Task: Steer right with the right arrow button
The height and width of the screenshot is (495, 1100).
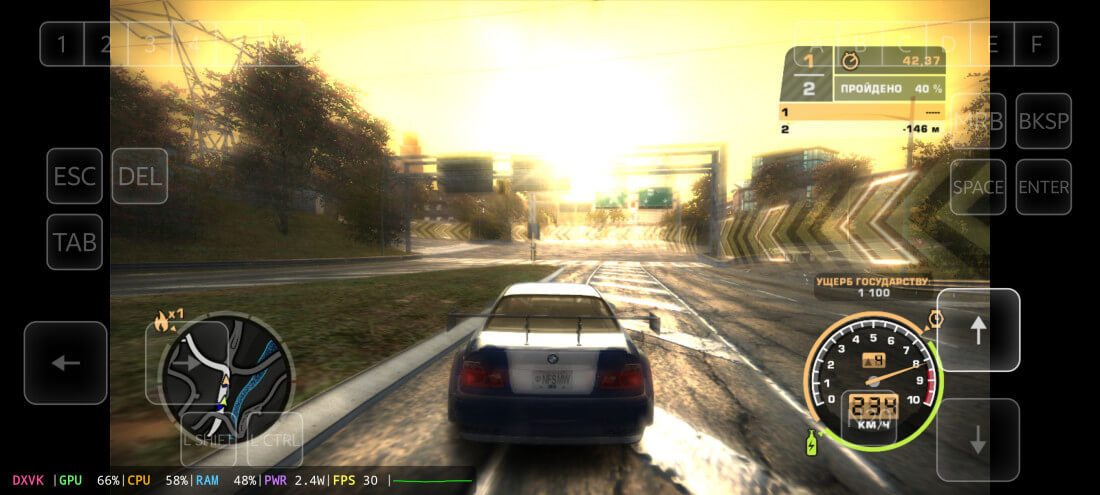Action: pos(186,363)
